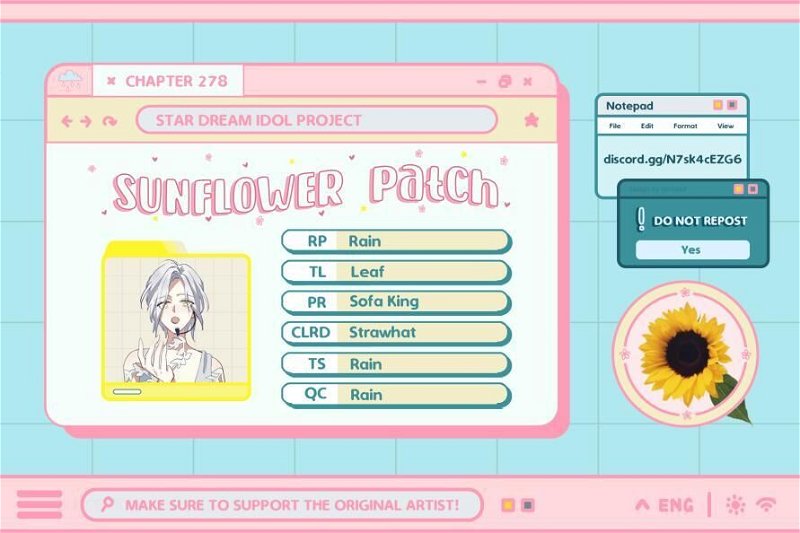This screenshot has height=533, width=800.
Task: Open the hamburger menu on the taskbar
Action: coord(40,505)
